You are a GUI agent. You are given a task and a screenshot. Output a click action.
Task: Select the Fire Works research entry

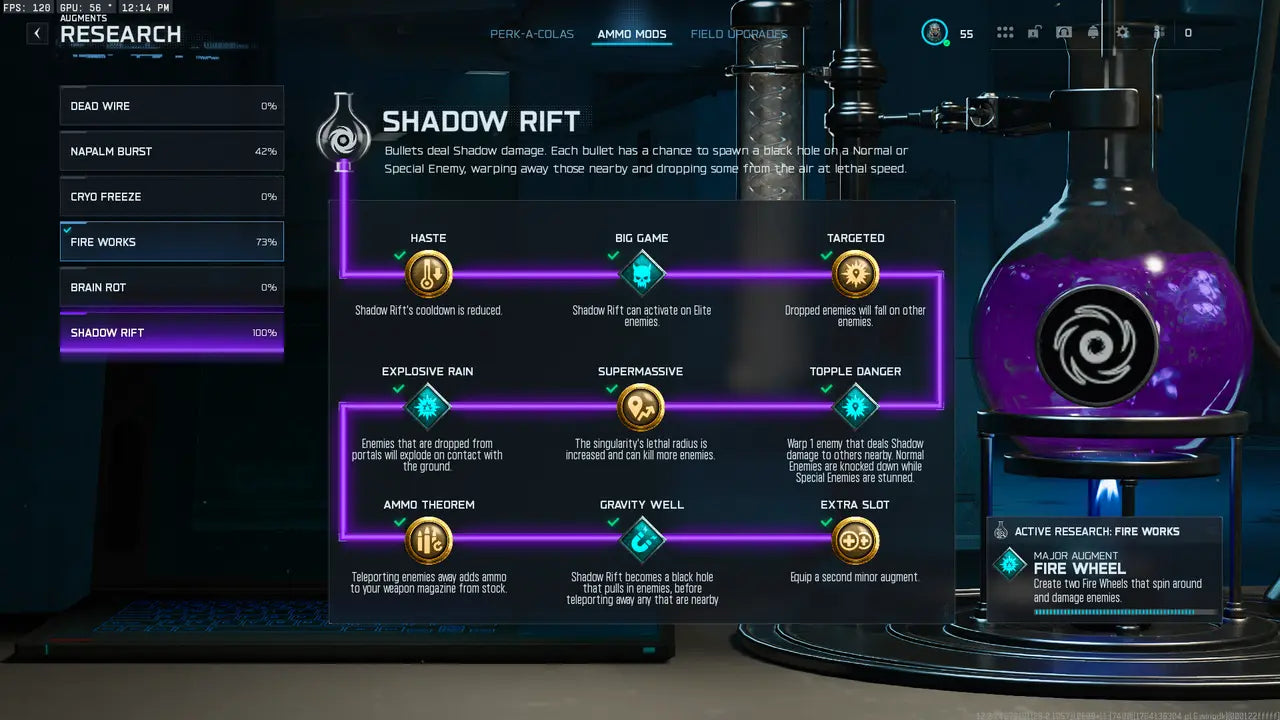171,242
